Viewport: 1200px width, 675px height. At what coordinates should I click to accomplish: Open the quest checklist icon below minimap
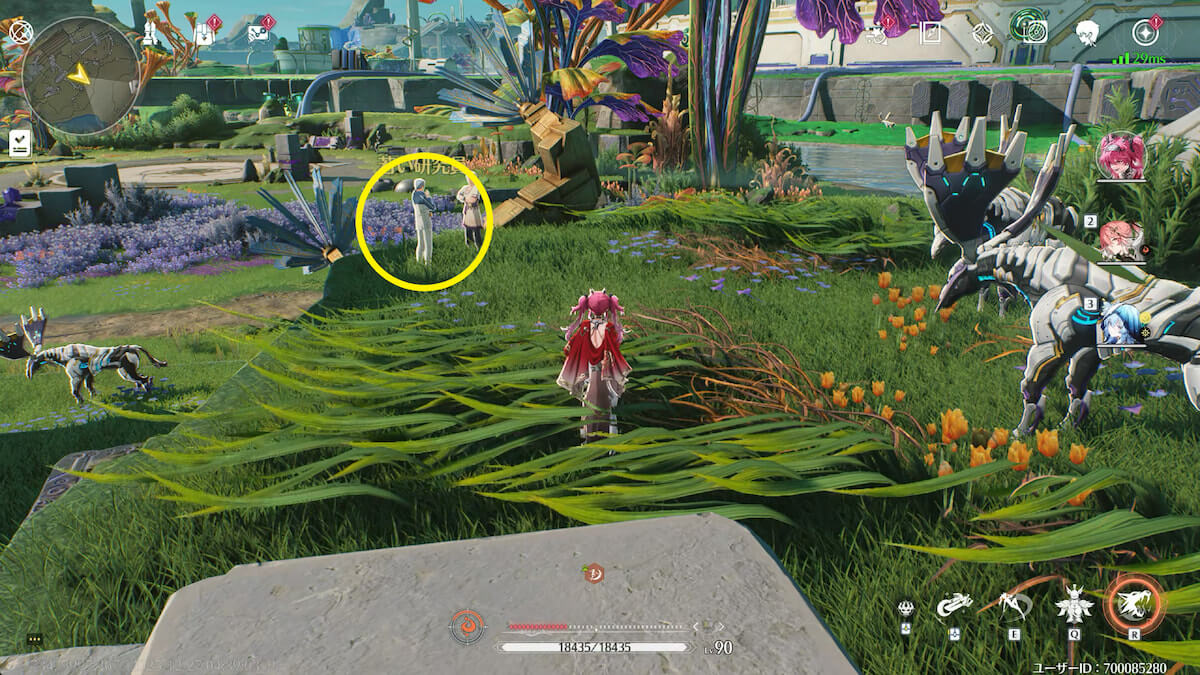(x=19, y=143)
